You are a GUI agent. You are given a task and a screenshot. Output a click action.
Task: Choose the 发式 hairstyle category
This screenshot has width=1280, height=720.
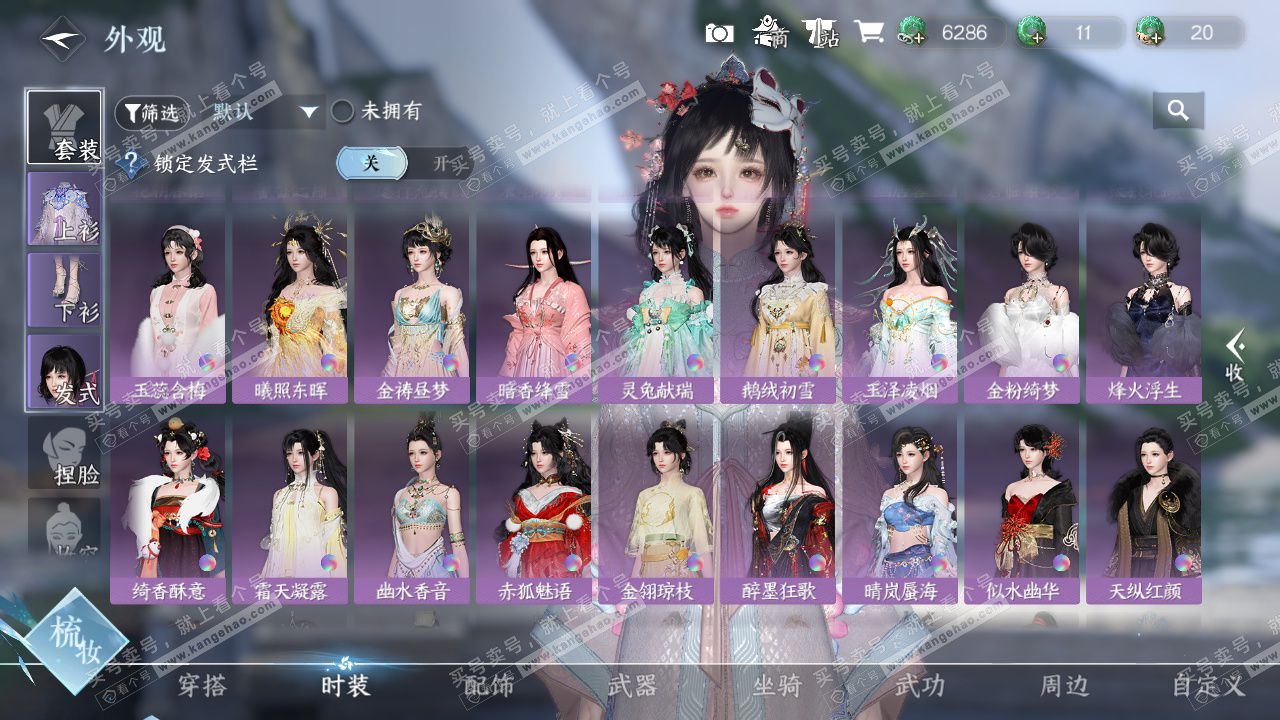tap(64, 370)
